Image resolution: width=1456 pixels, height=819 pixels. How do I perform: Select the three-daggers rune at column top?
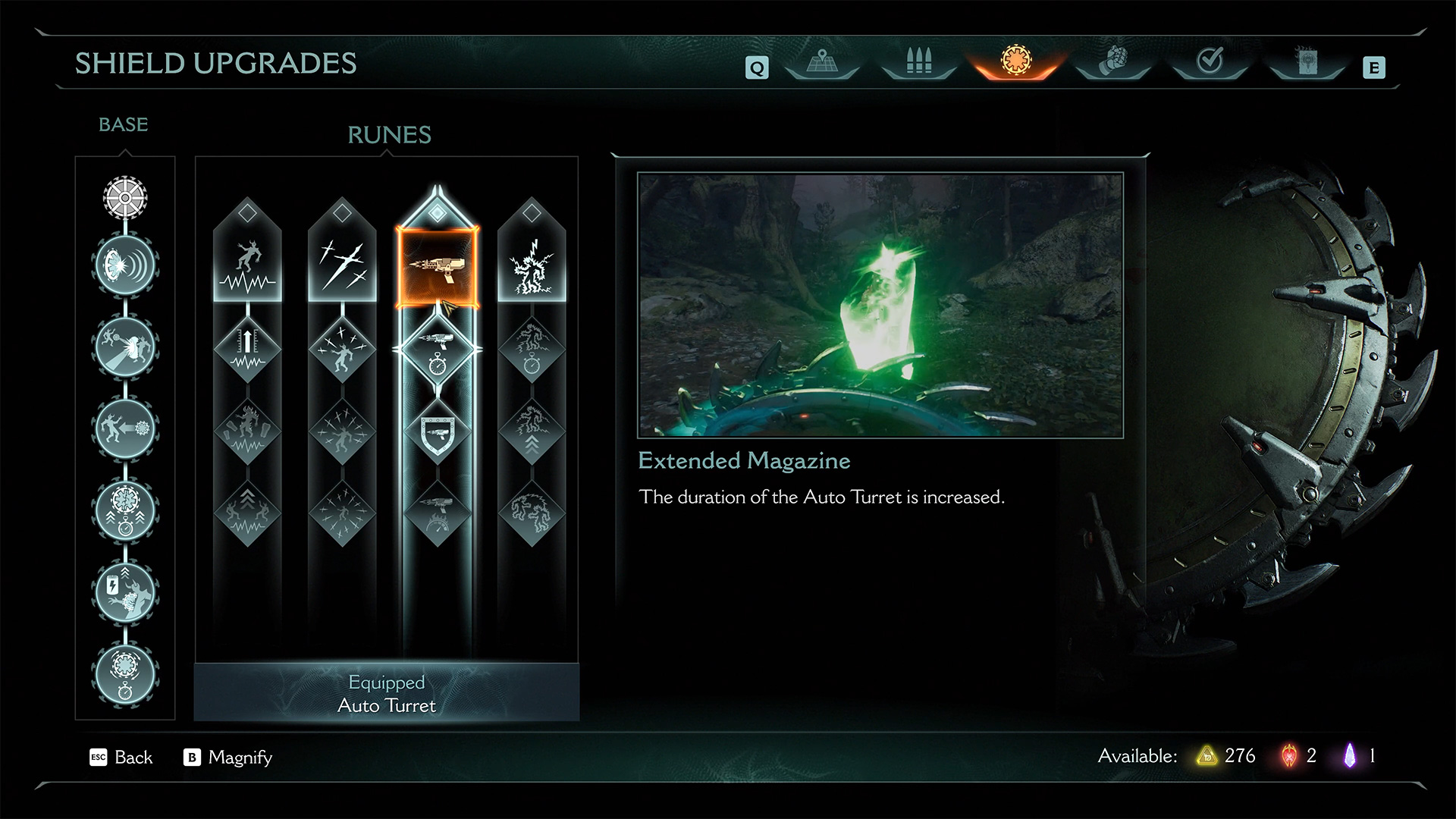342,265
